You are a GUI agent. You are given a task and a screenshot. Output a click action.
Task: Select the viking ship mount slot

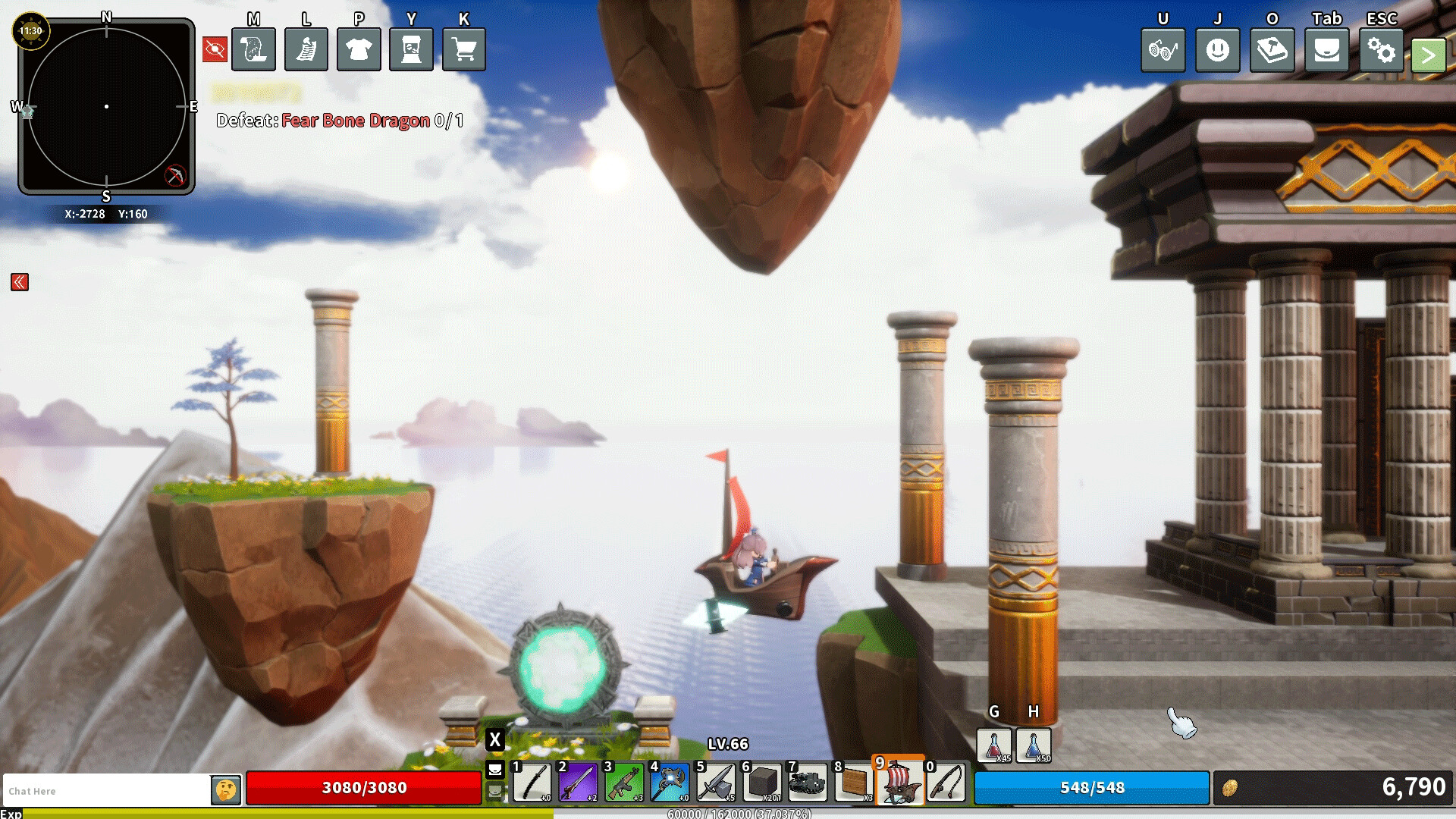point(899,782)
